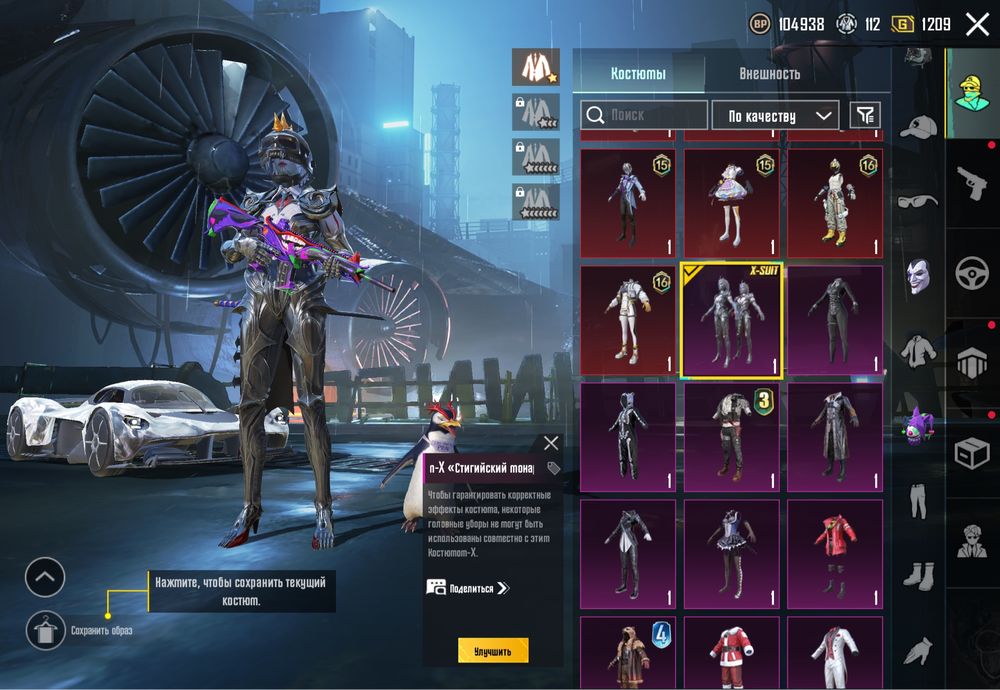Save the look with Сохранить образ
The image size is (1000, 690).
pos(45,630)
